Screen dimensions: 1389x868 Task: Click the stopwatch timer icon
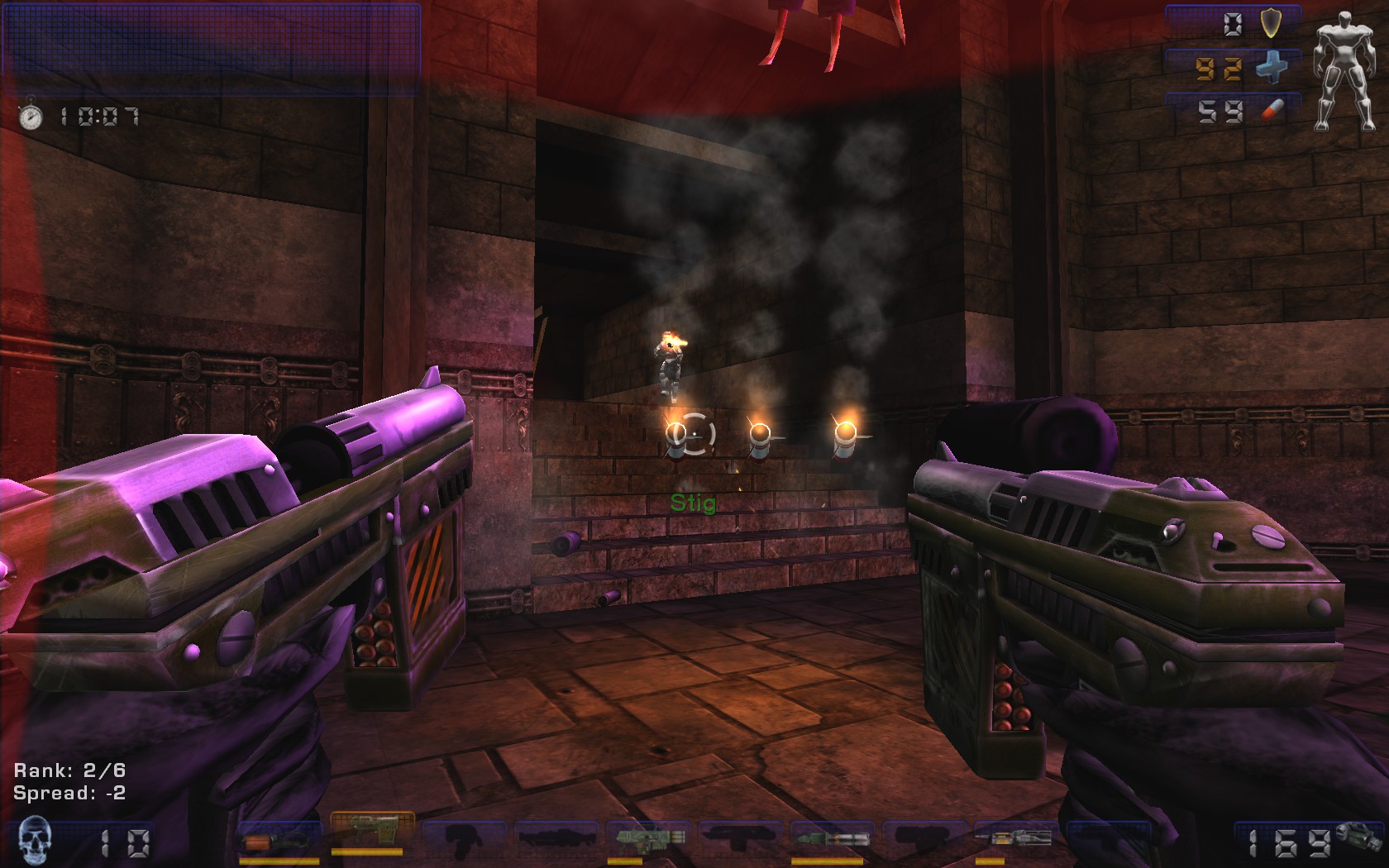pos(31,115)
